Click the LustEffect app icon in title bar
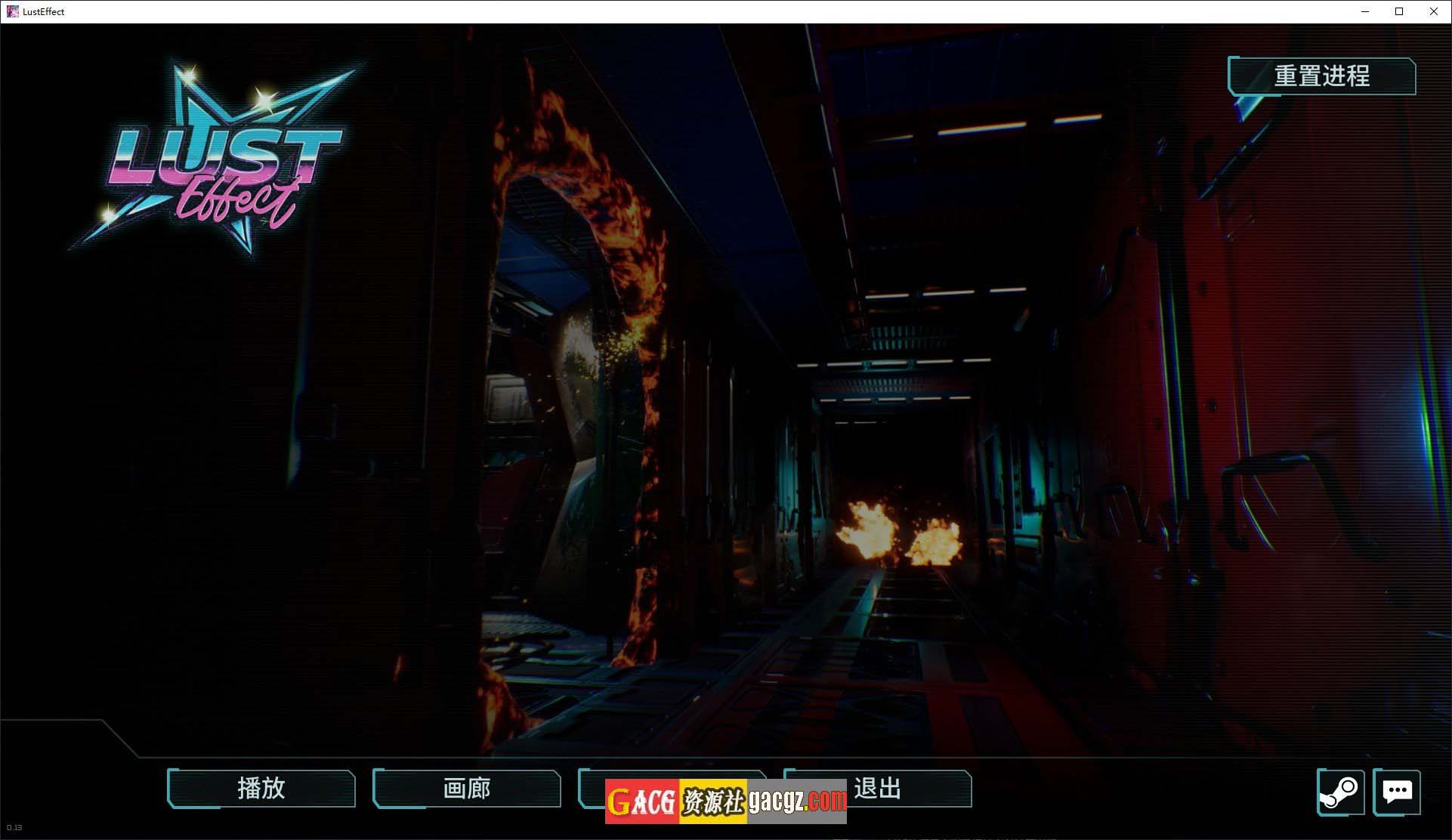This screenshot has width=1452, height=840. (12, 11)
